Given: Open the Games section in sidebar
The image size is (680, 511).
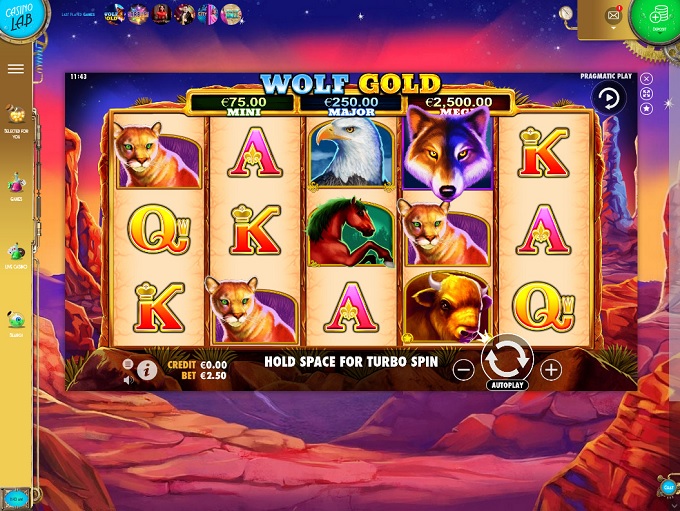Looking at the screenshot, I should click(x=15, y=187).
